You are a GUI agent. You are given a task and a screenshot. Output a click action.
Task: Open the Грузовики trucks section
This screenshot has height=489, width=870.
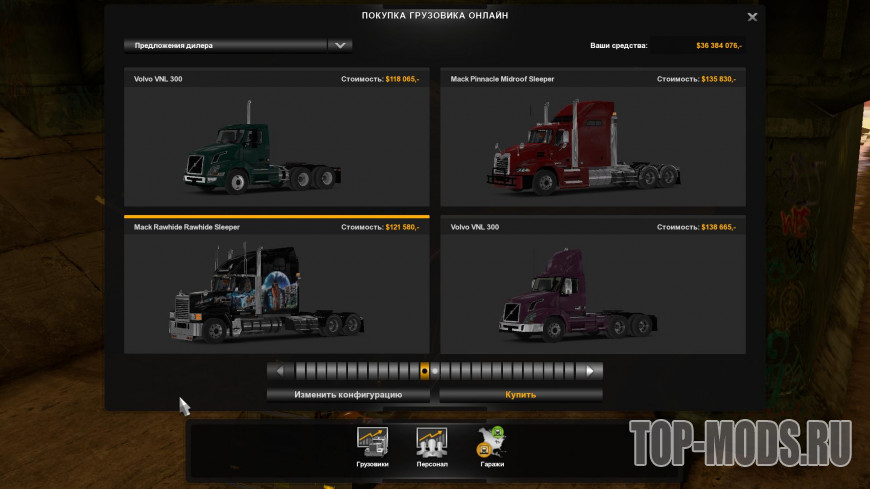pyautogui.click(x=372, y=447)
